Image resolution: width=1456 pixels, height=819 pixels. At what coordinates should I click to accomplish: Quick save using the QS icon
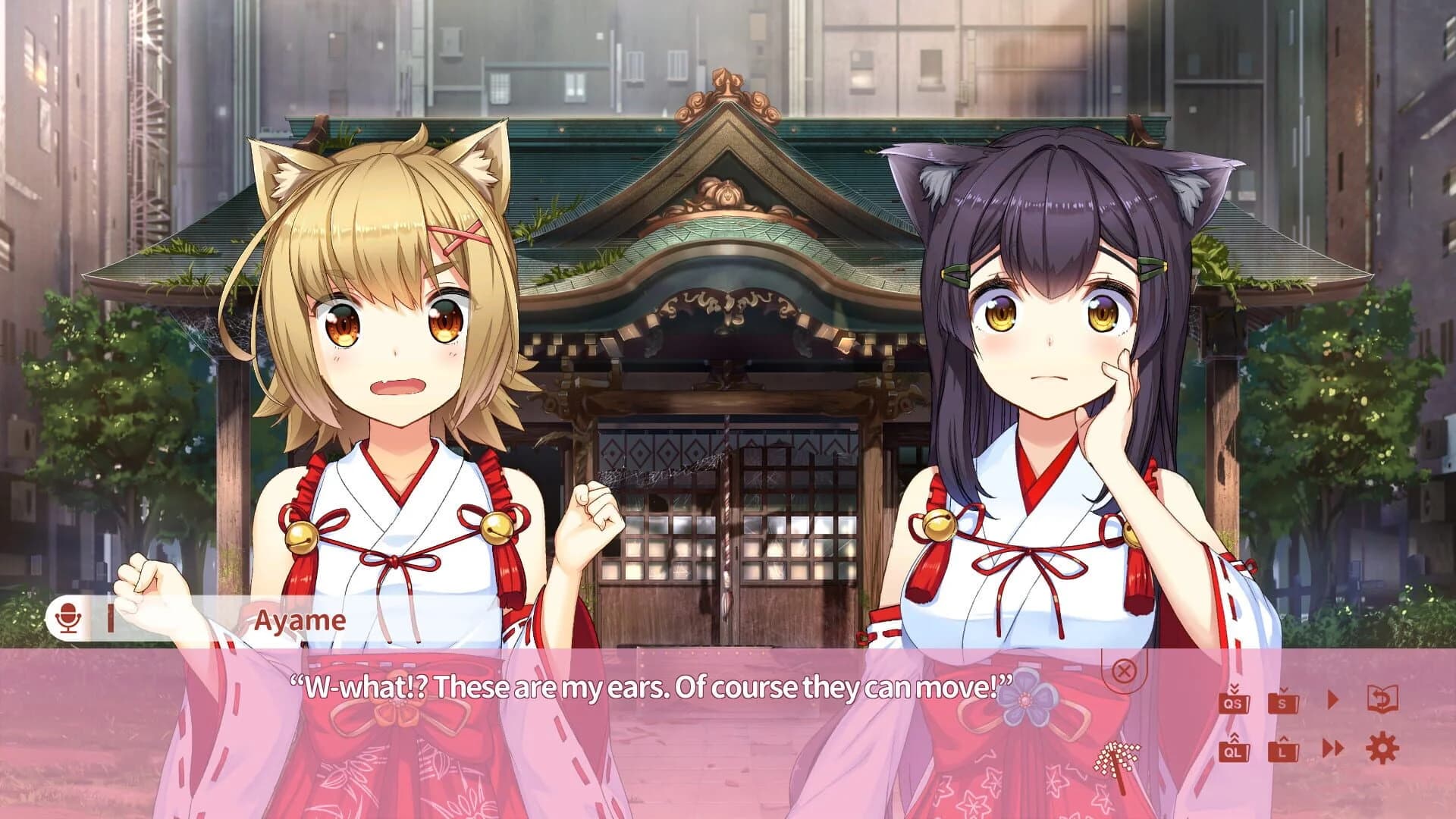(1234, 704)
